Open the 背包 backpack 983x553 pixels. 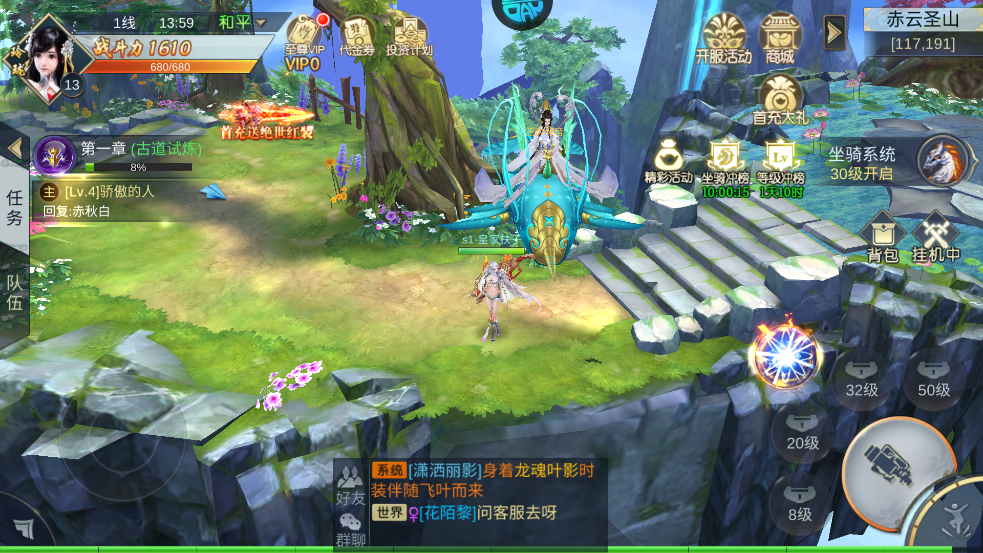(882, 237)
